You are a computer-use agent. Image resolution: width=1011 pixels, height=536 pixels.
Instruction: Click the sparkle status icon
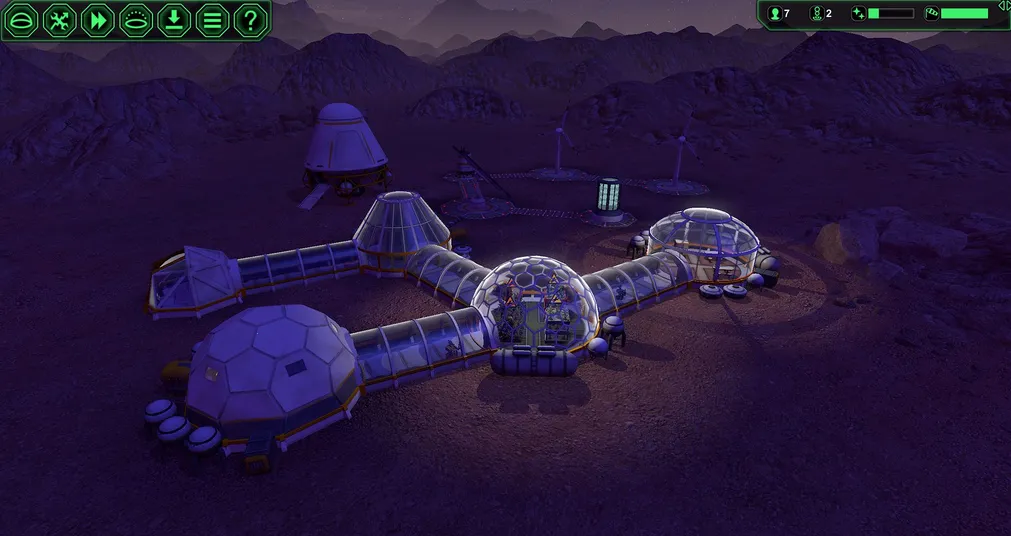858,13
